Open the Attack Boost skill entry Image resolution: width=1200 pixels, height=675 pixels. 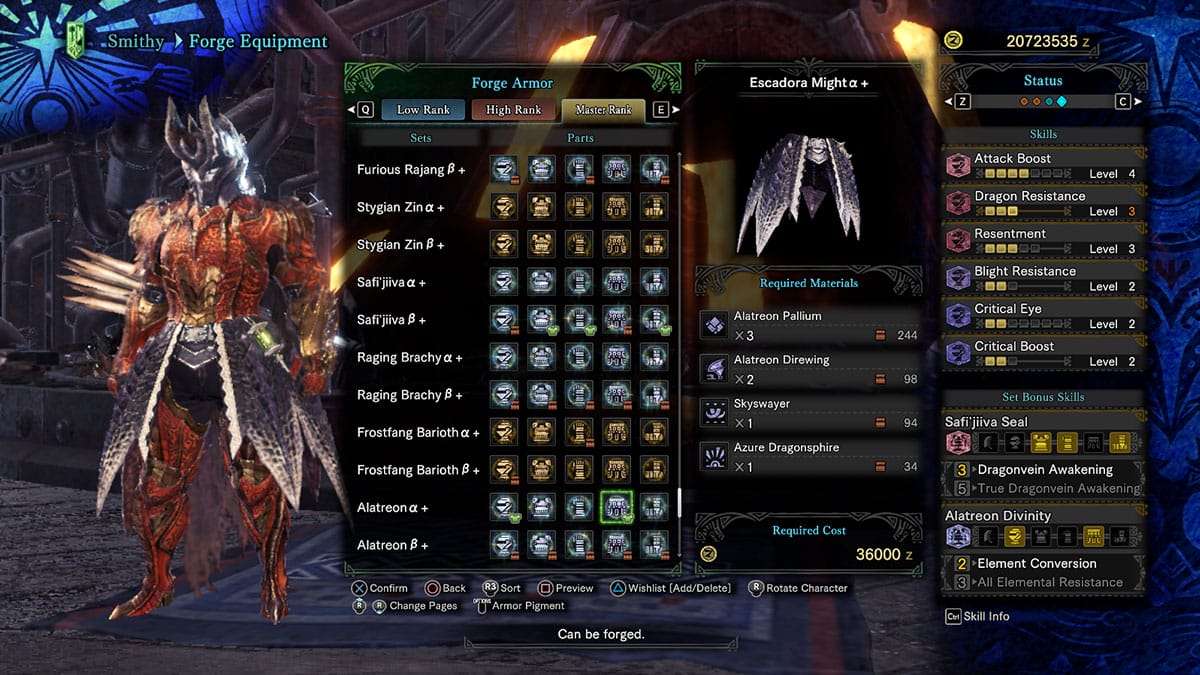coord(1043,165)
